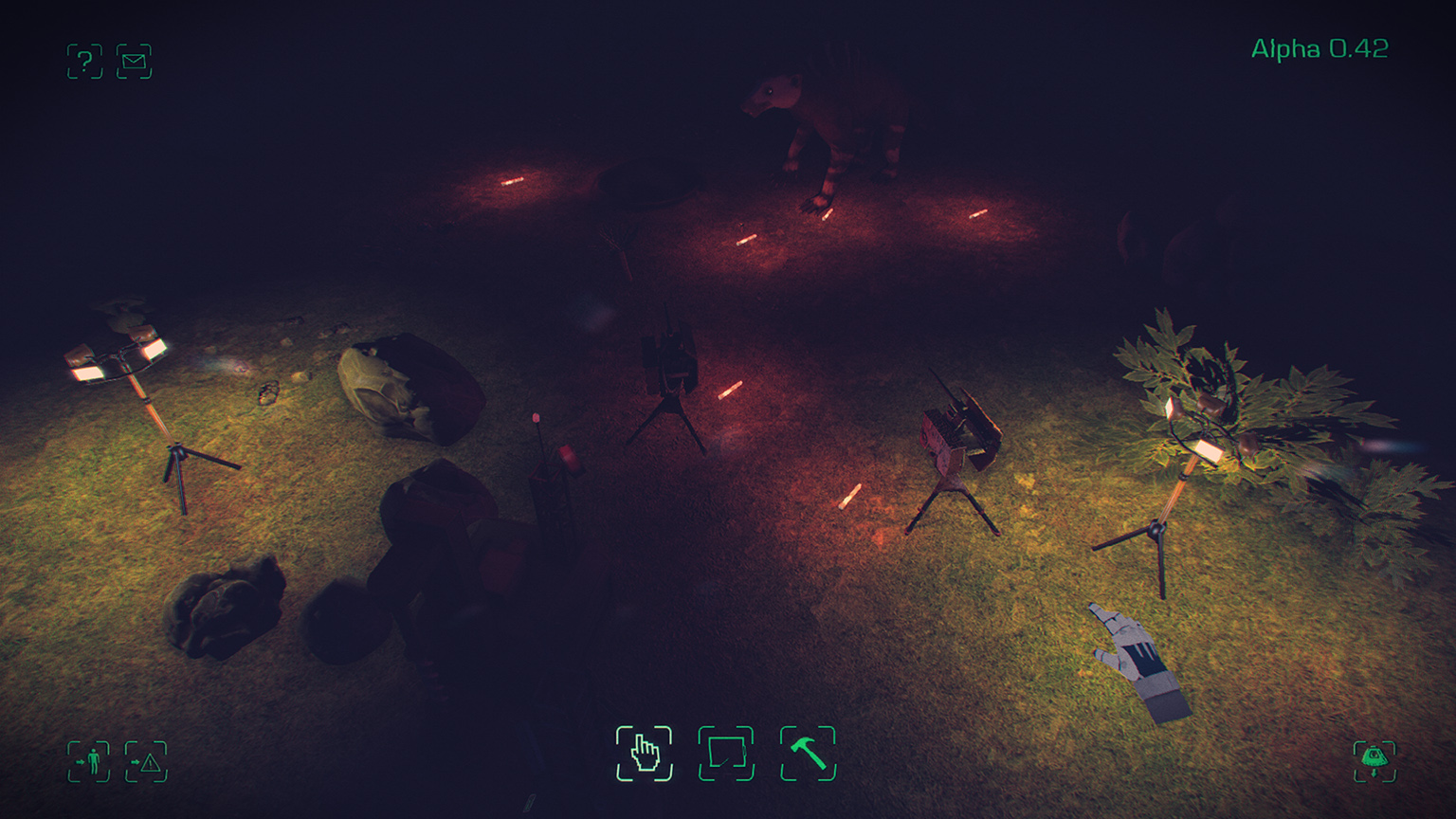Open the help question mark panel
The width and height of the screenshot is (1456, 819).
(84, 60)
